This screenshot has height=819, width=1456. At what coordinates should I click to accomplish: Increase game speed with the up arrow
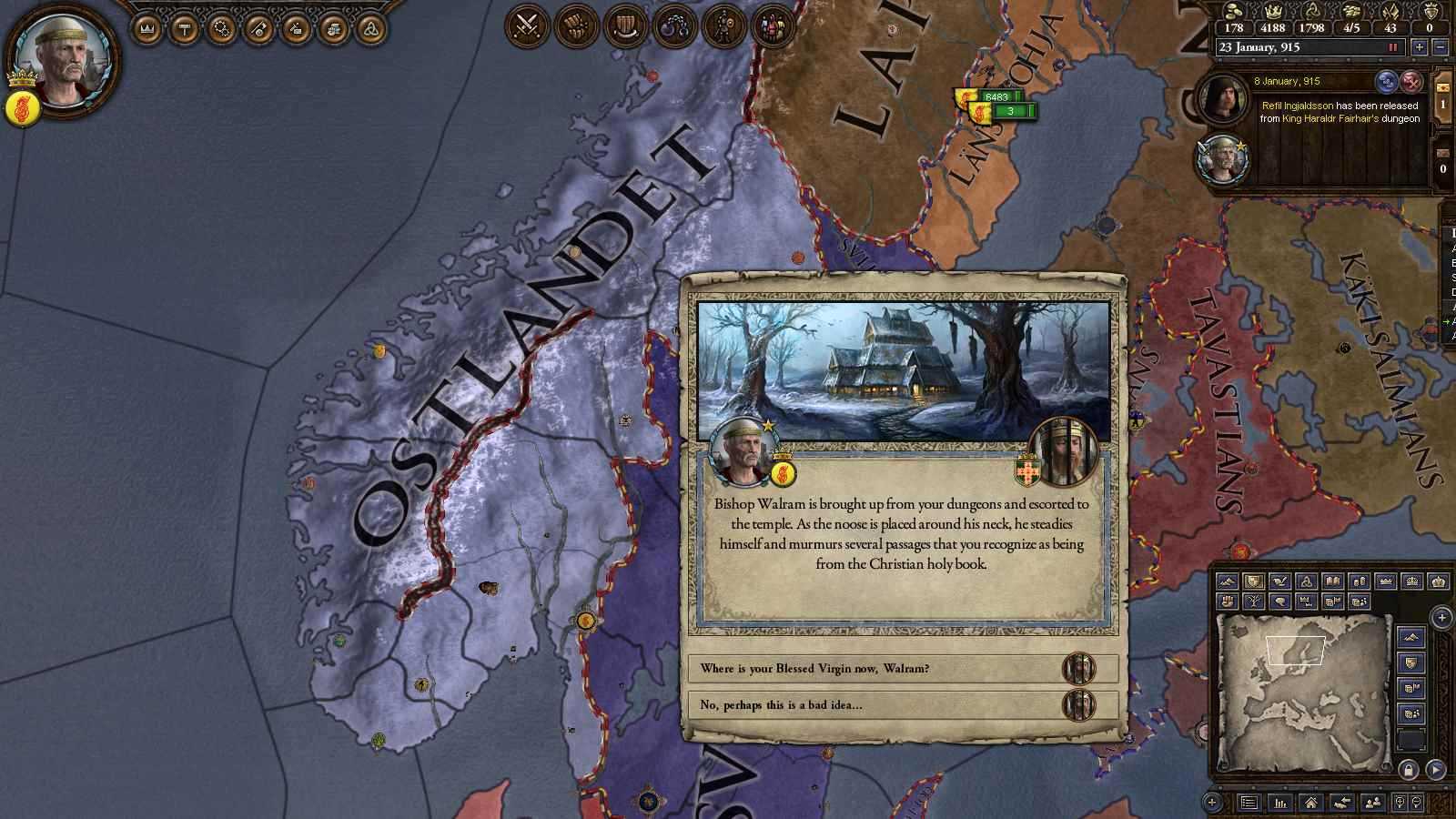[1419, 47]
